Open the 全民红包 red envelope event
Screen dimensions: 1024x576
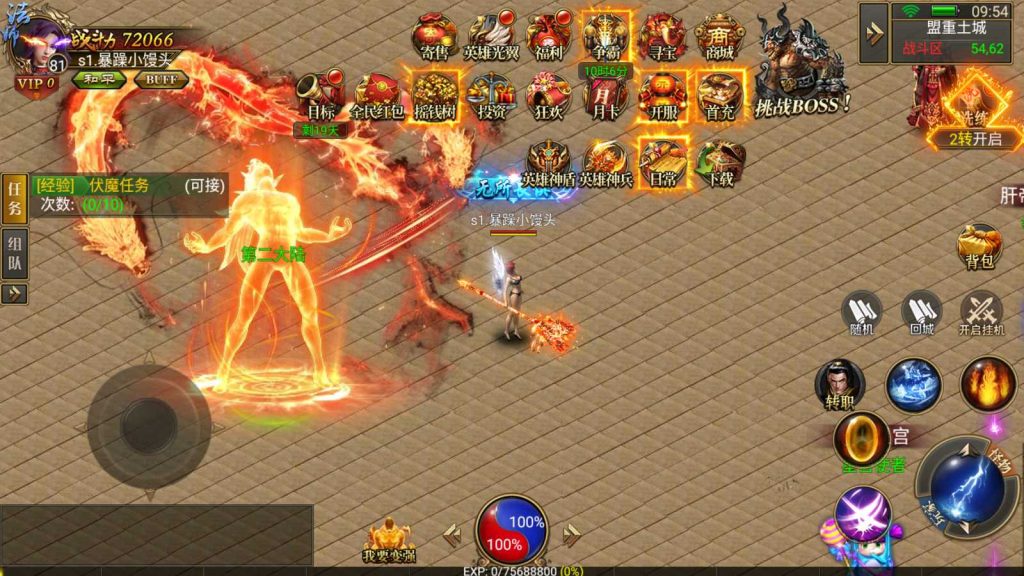[x=377, y=95]
